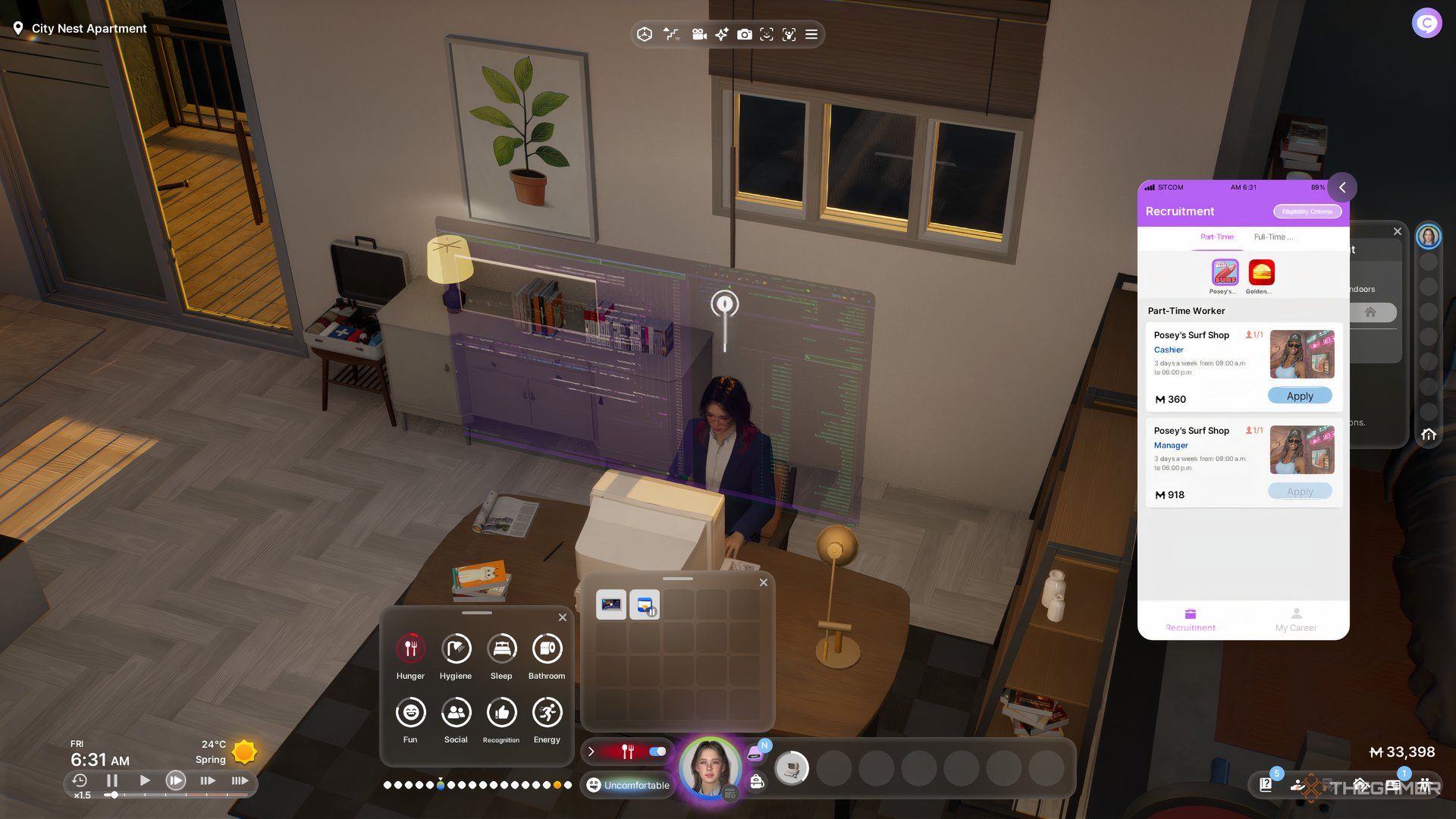This screenshot has height=819, width=1456.
Task: Select the video recording tool
Action: pyautogui.click(x=698, y=34)
